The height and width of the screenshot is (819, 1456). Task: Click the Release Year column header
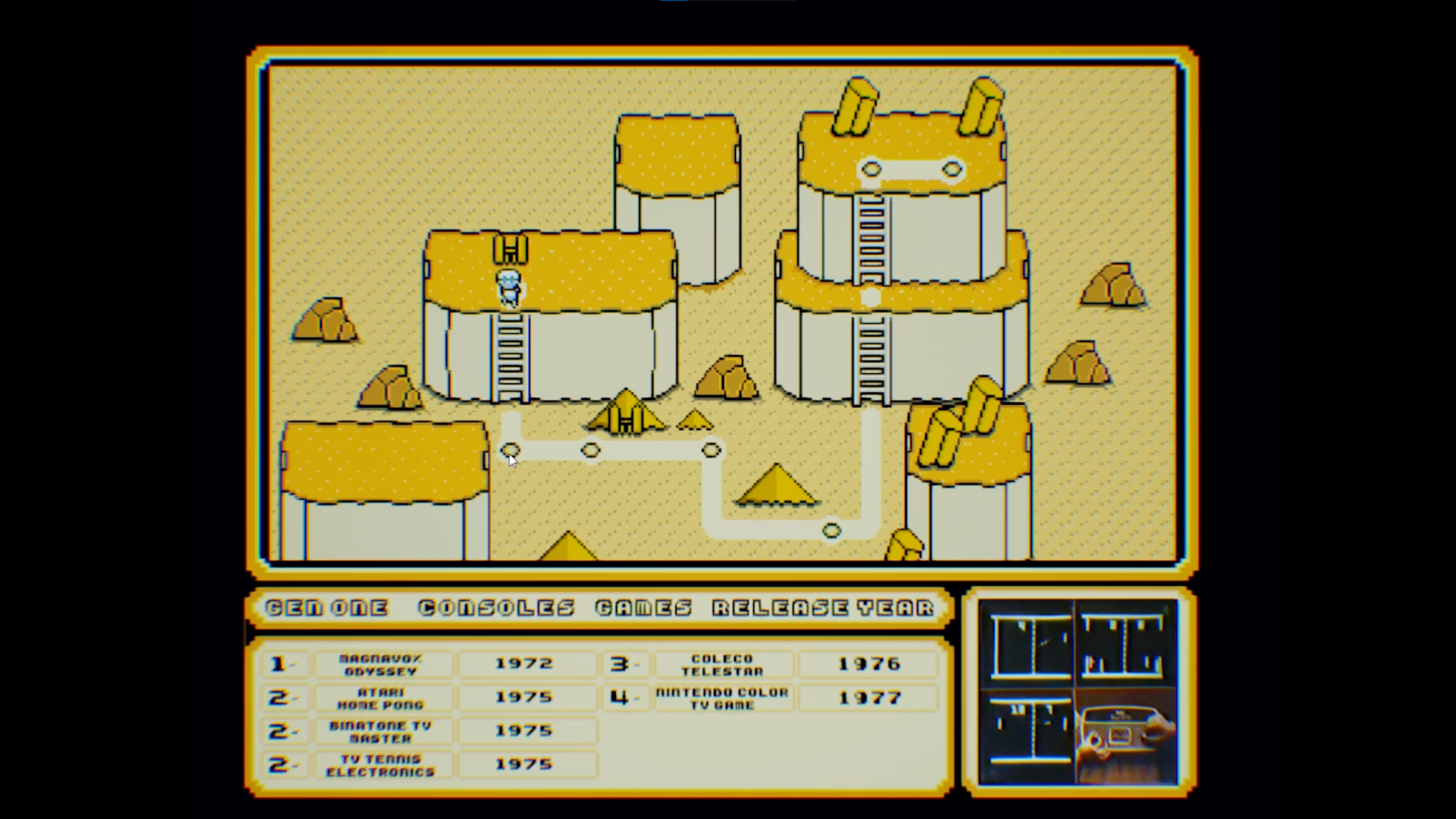coord(823,608)
